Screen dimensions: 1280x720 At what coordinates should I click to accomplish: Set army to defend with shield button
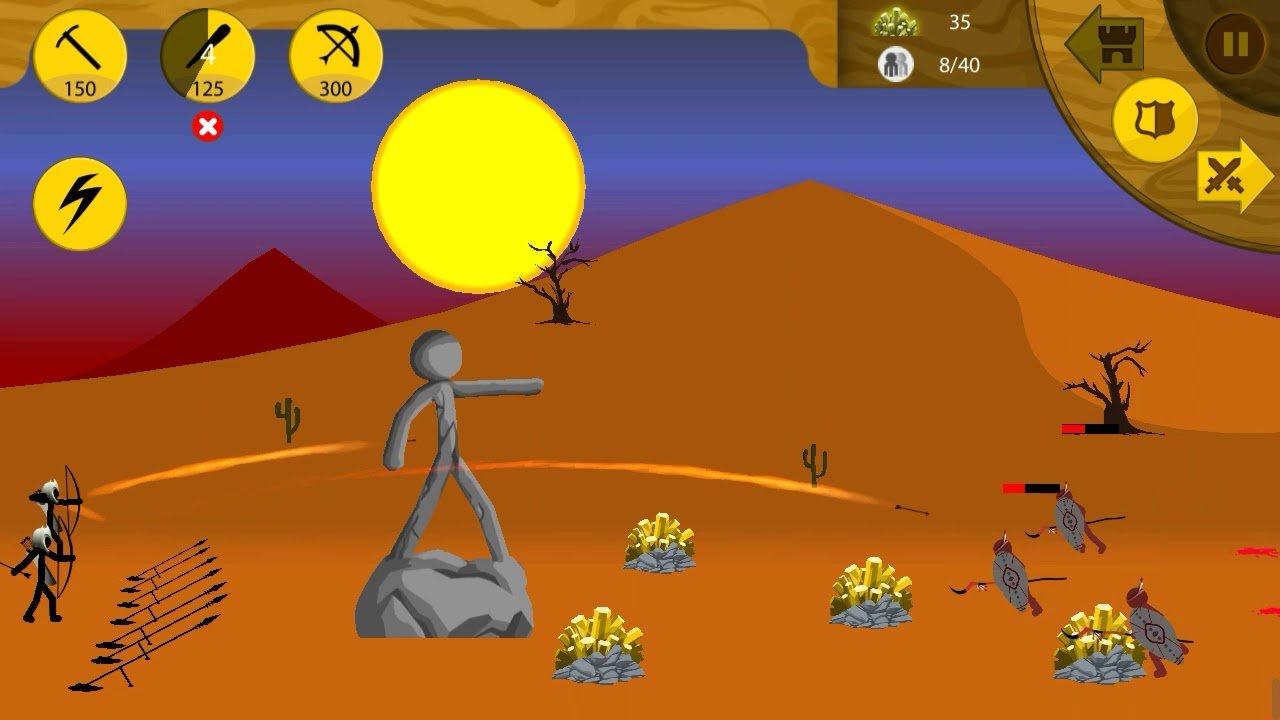click(1155, 120)
